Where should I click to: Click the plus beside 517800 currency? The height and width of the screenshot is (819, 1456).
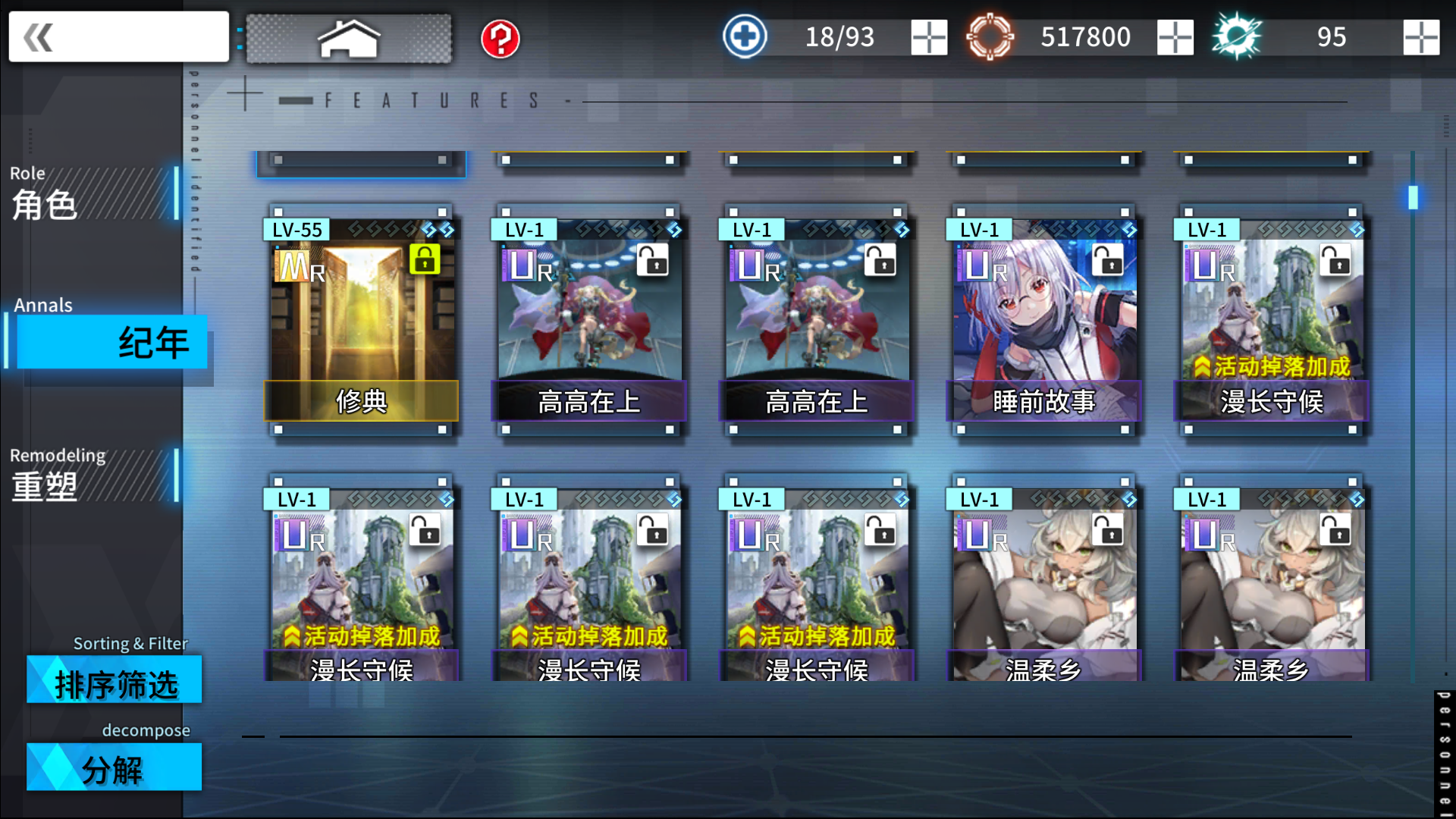(1175, 36)
